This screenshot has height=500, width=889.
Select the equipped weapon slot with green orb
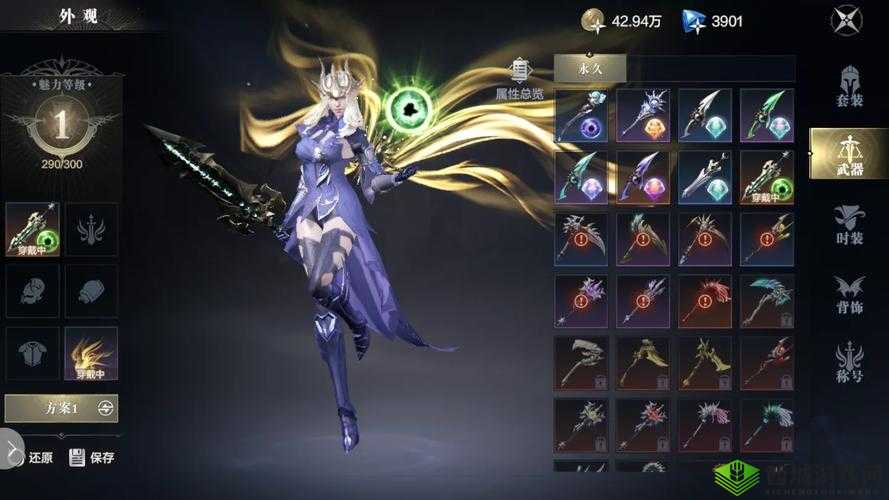(32, 229)
